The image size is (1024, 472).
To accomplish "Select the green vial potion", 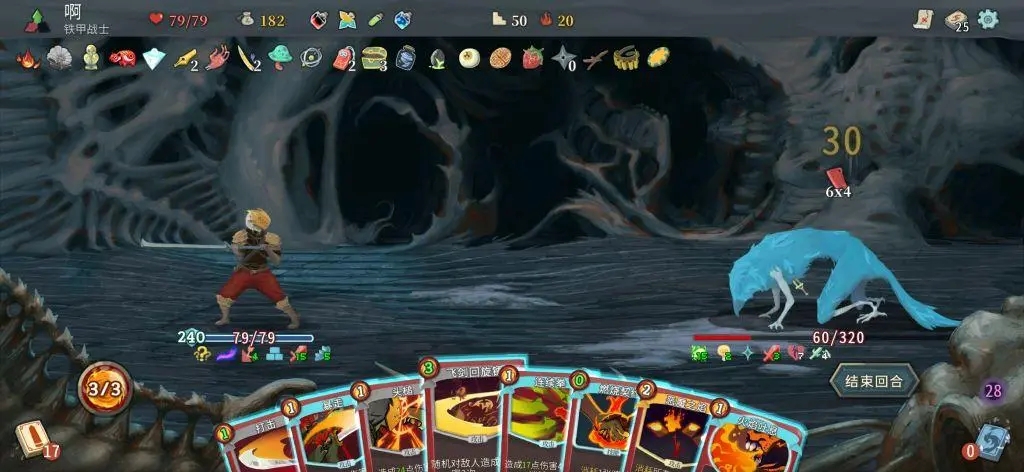I will tap(375, 20).
